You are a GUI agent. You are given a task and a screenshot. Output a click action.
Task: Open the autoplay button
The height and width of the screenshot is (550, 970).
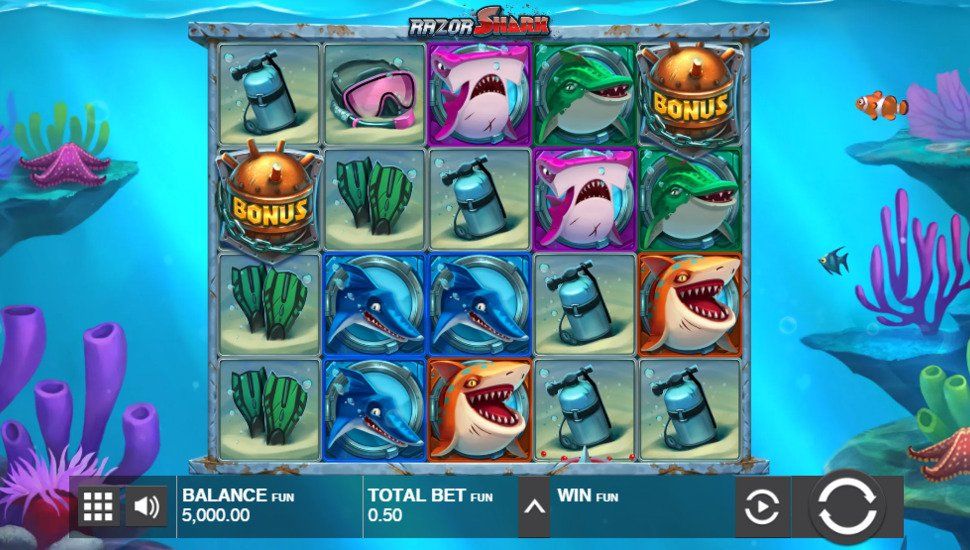(x=761, y=507)
